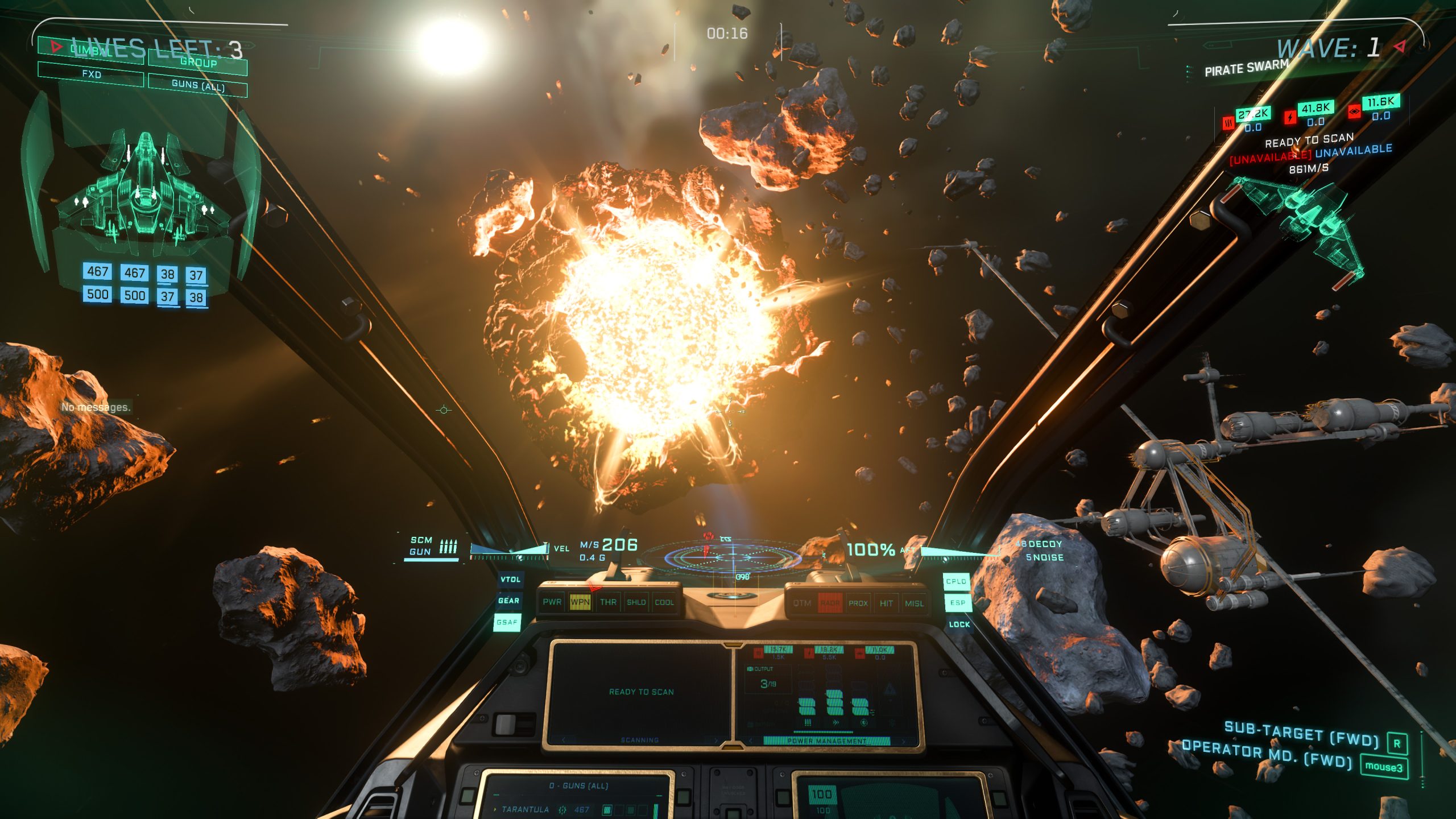
Task: Activate the QTM quantum button
Action: point(802,603)
